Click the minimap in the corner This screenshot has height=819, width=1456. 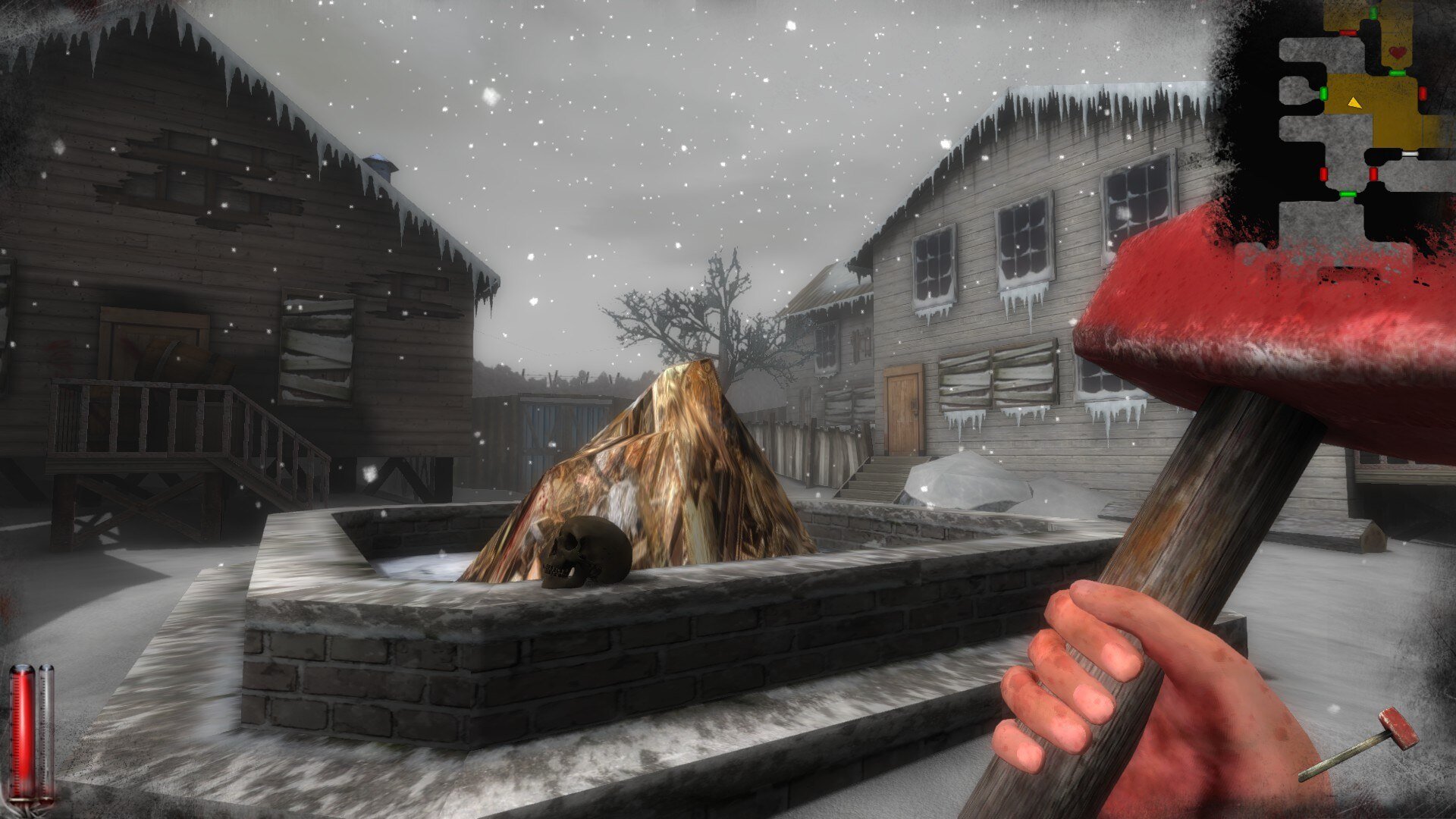pos(1357,121)
